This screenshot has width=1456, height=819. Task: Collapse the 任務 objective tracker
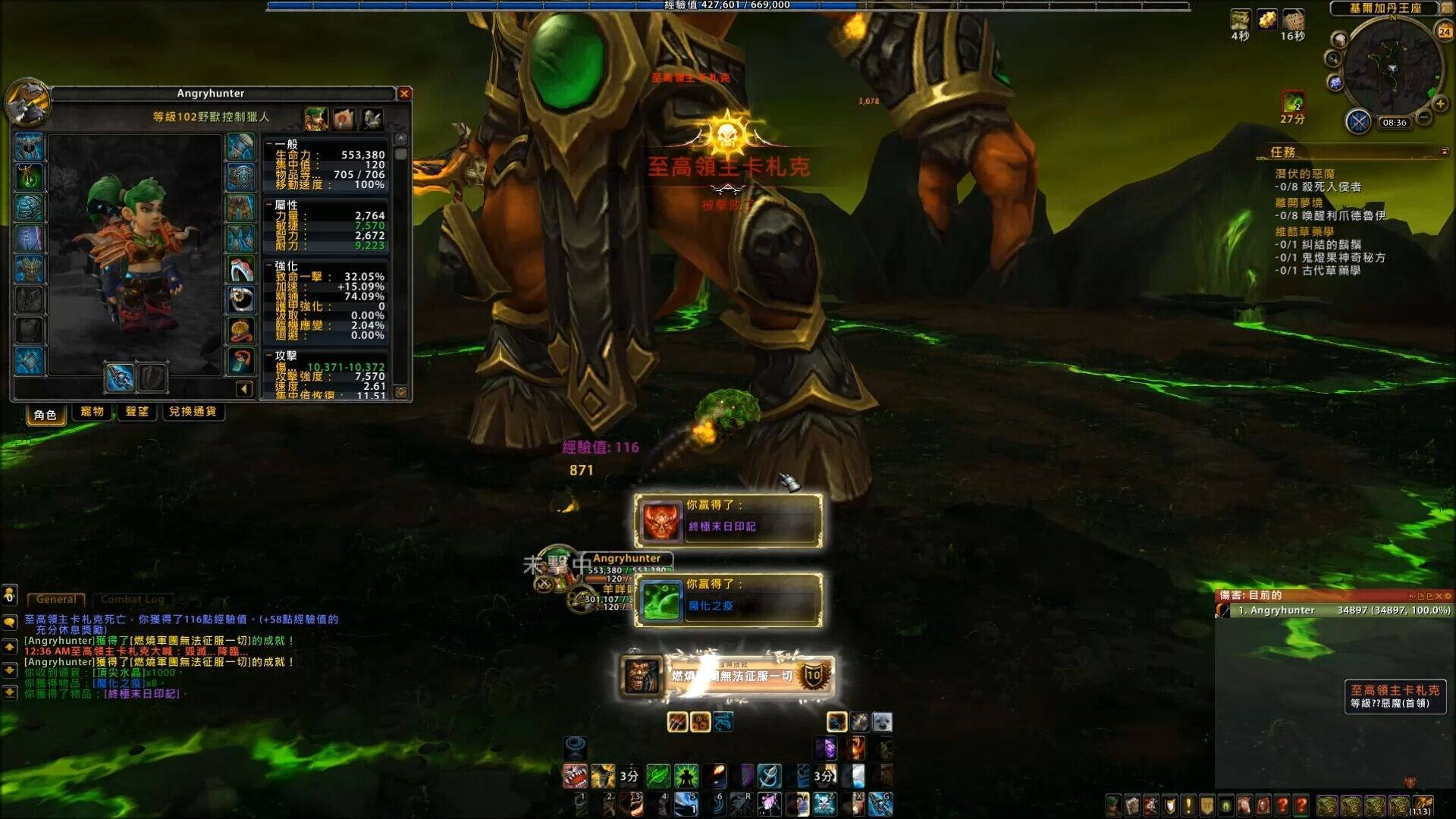(1444, 152)
